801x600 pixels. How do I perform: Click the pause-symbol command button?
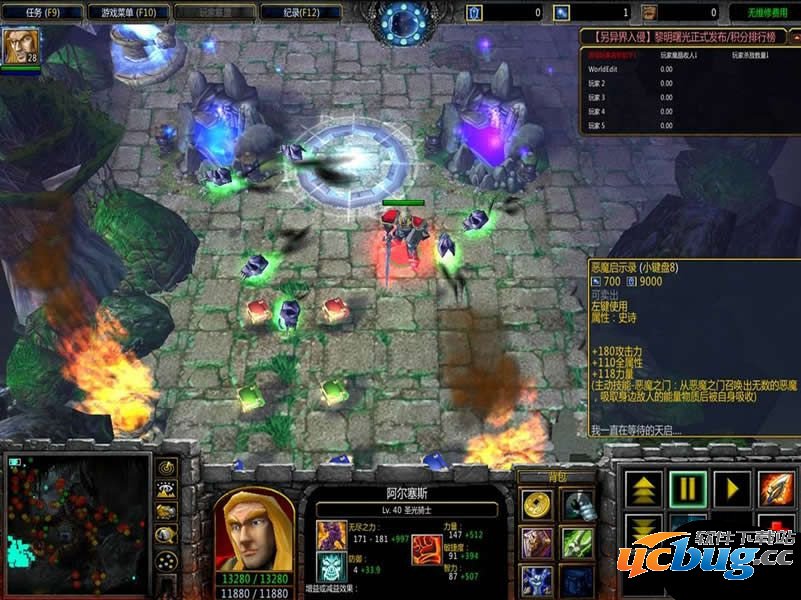(x=688, y=489)
